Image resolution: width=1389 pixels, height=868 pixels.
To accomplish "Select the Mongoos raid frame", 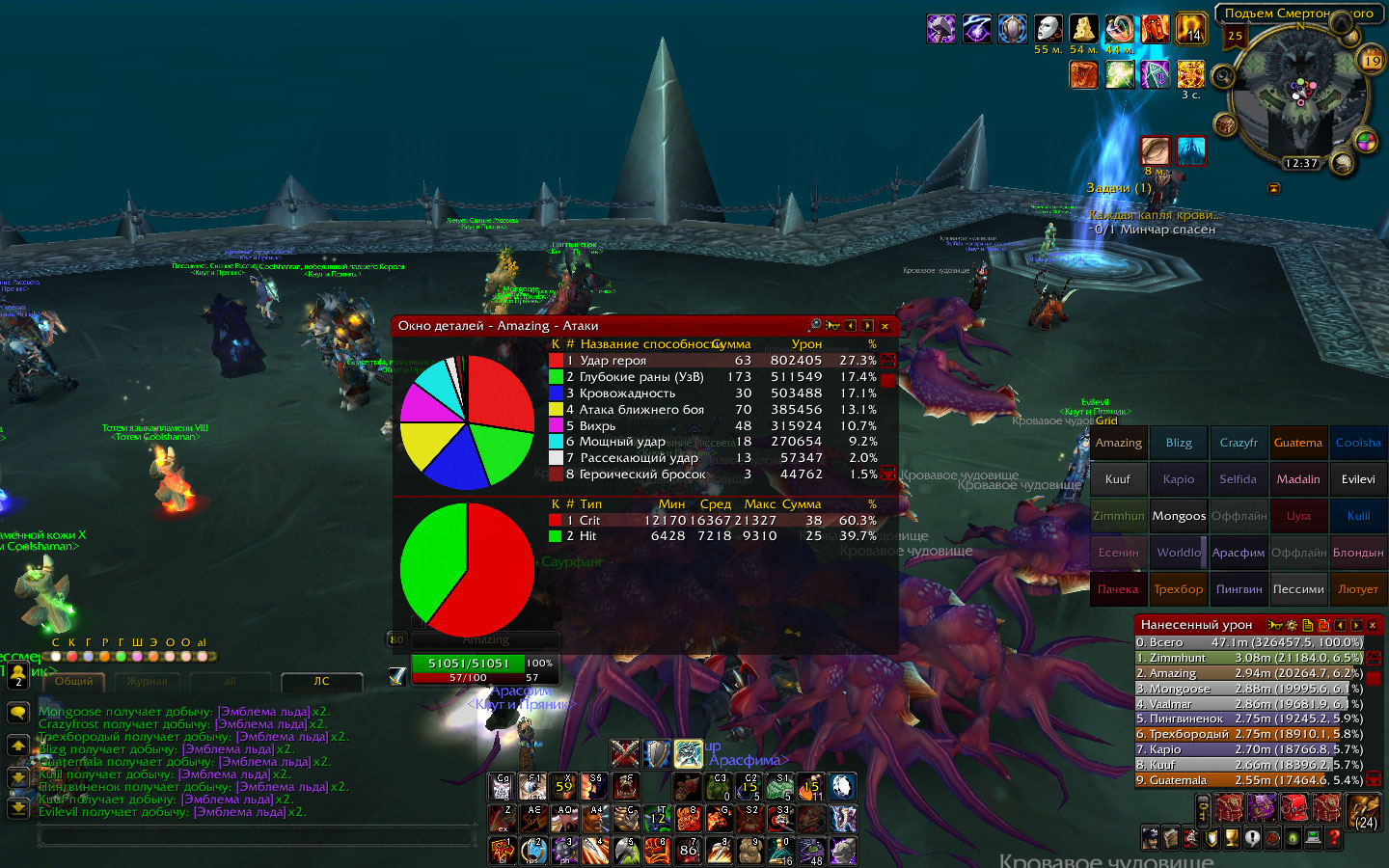I will (x=1179, y=516).
